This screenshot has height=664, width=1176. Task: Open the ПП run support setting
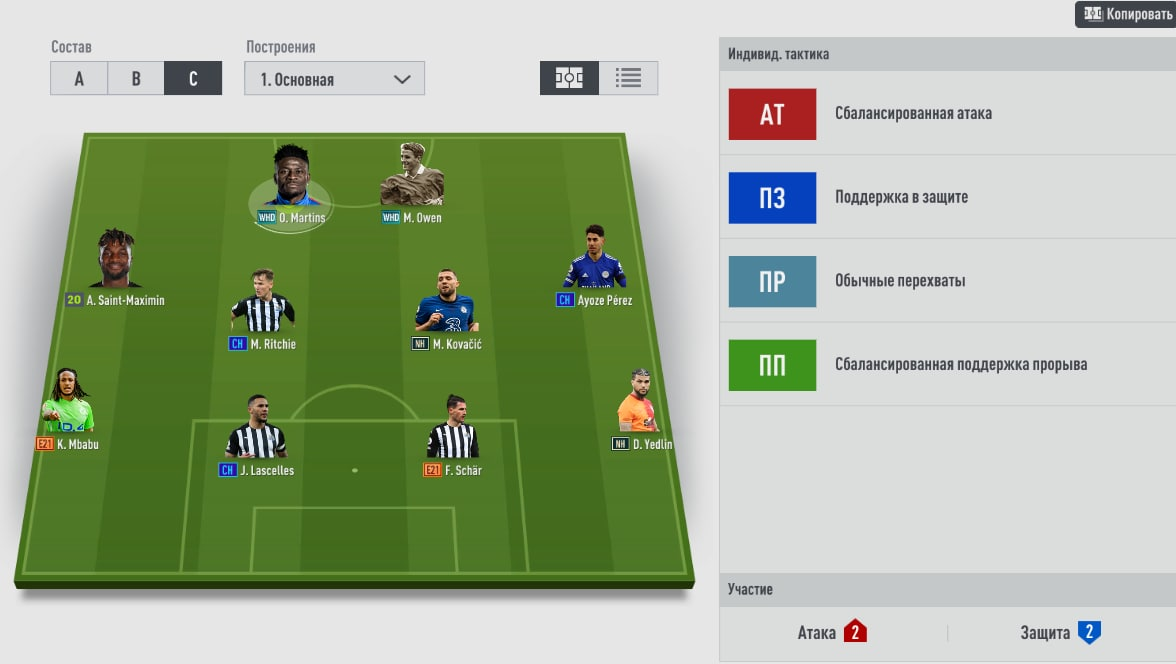click(x=772, y=365)
